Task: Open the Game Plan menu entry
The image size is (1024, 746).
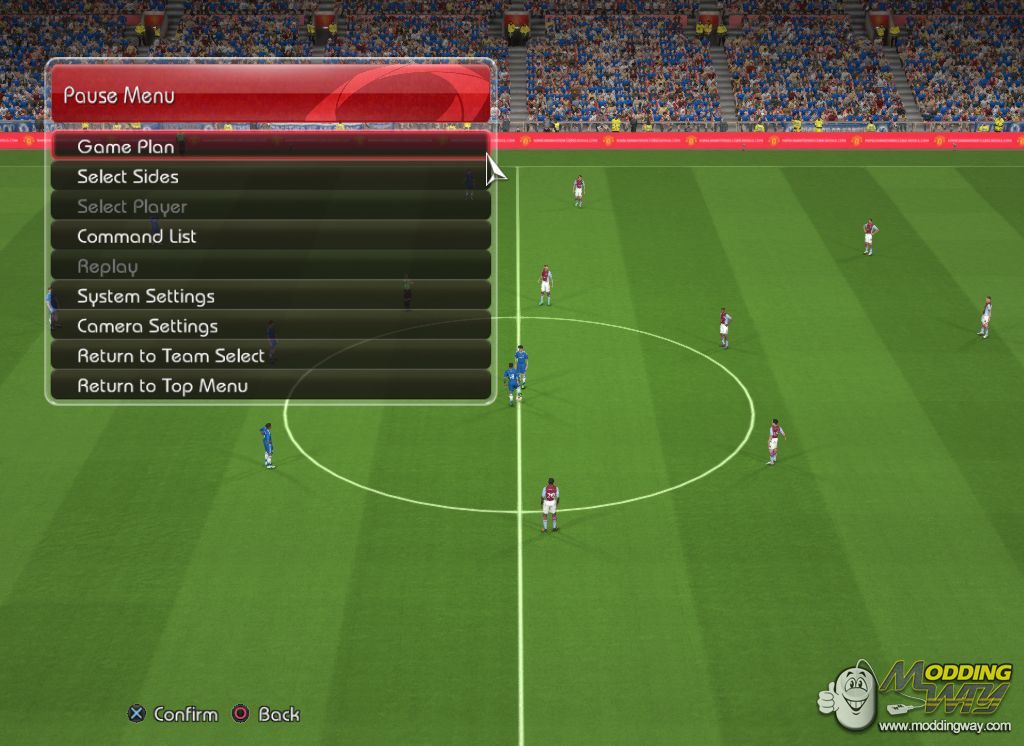Action: (x=126, y=147)
